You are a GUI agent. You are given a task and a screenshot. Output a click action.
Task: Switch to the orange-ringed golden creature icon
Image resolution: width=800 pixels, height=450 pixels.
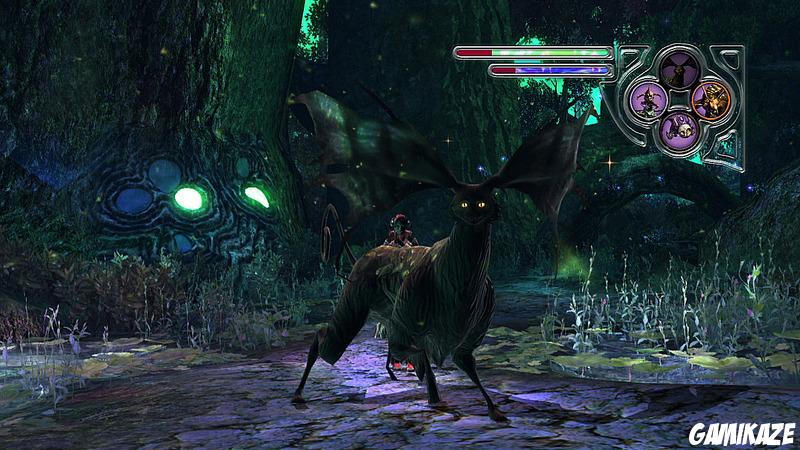click(711, 99)
